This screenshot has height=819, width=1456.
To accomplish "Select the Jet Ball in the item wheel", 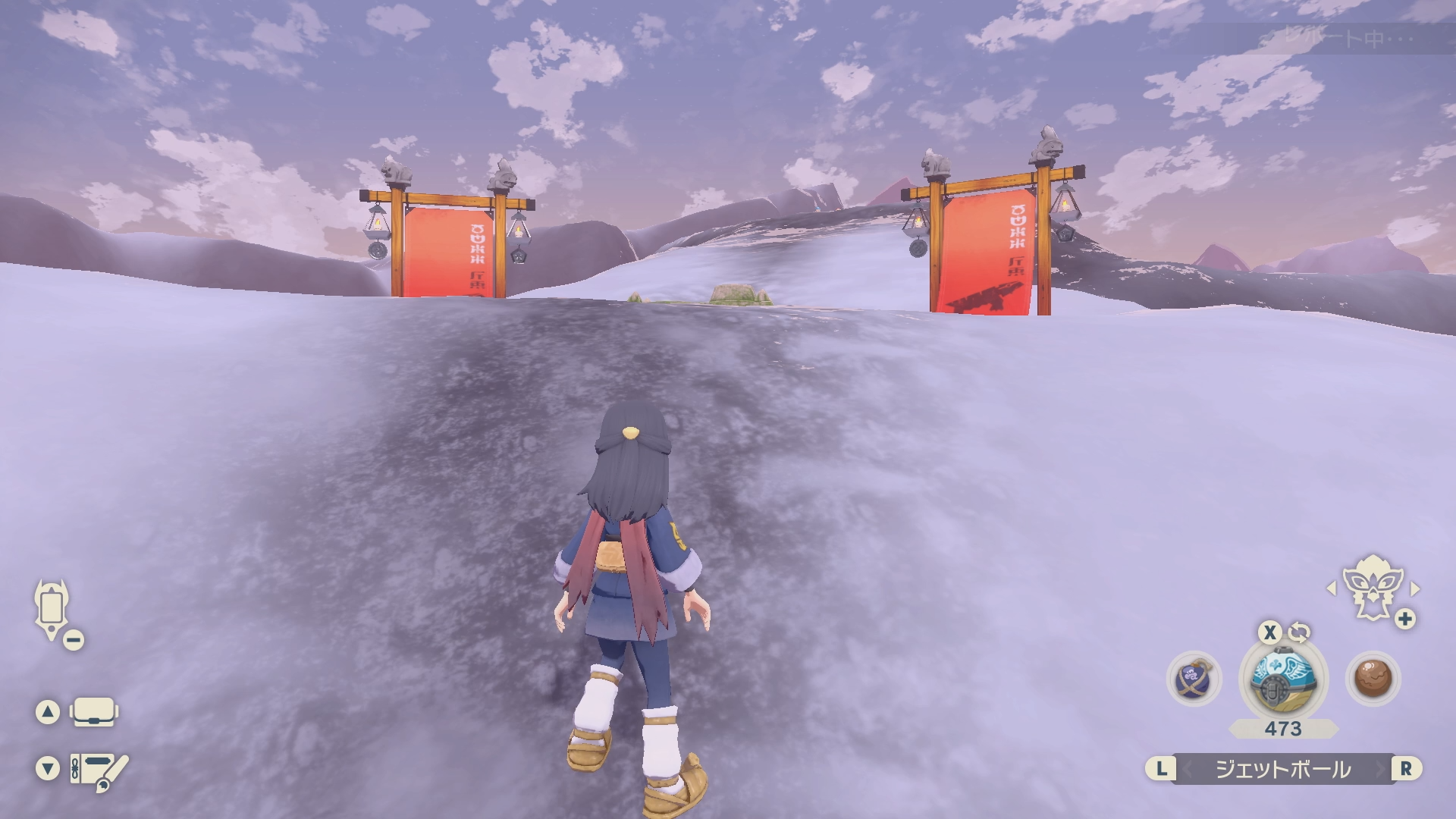I will pos(1283,679).
